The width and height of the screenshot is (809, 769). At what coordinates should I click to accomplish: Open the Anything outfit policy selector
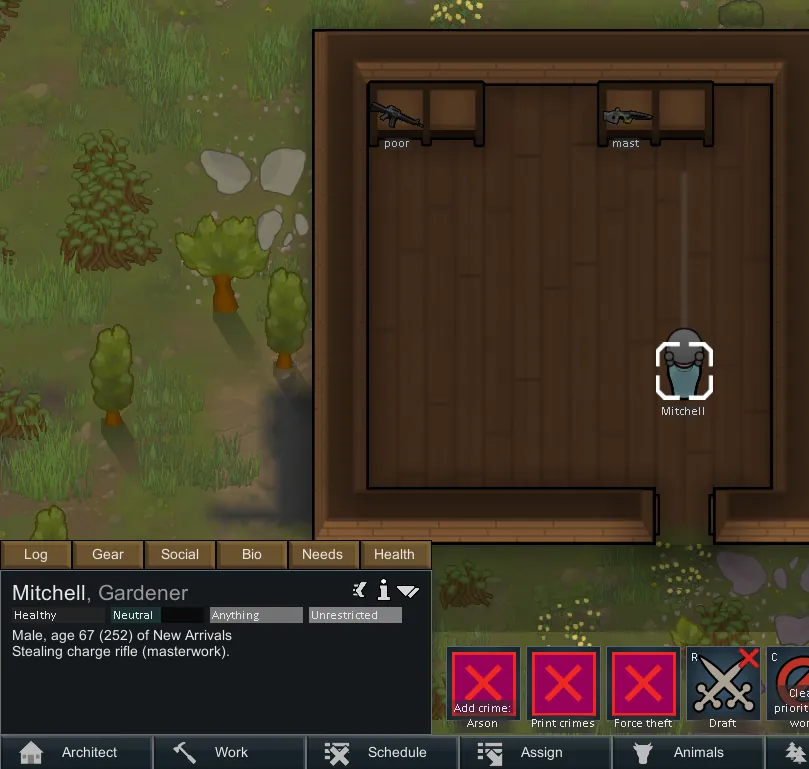click(256, 615)
